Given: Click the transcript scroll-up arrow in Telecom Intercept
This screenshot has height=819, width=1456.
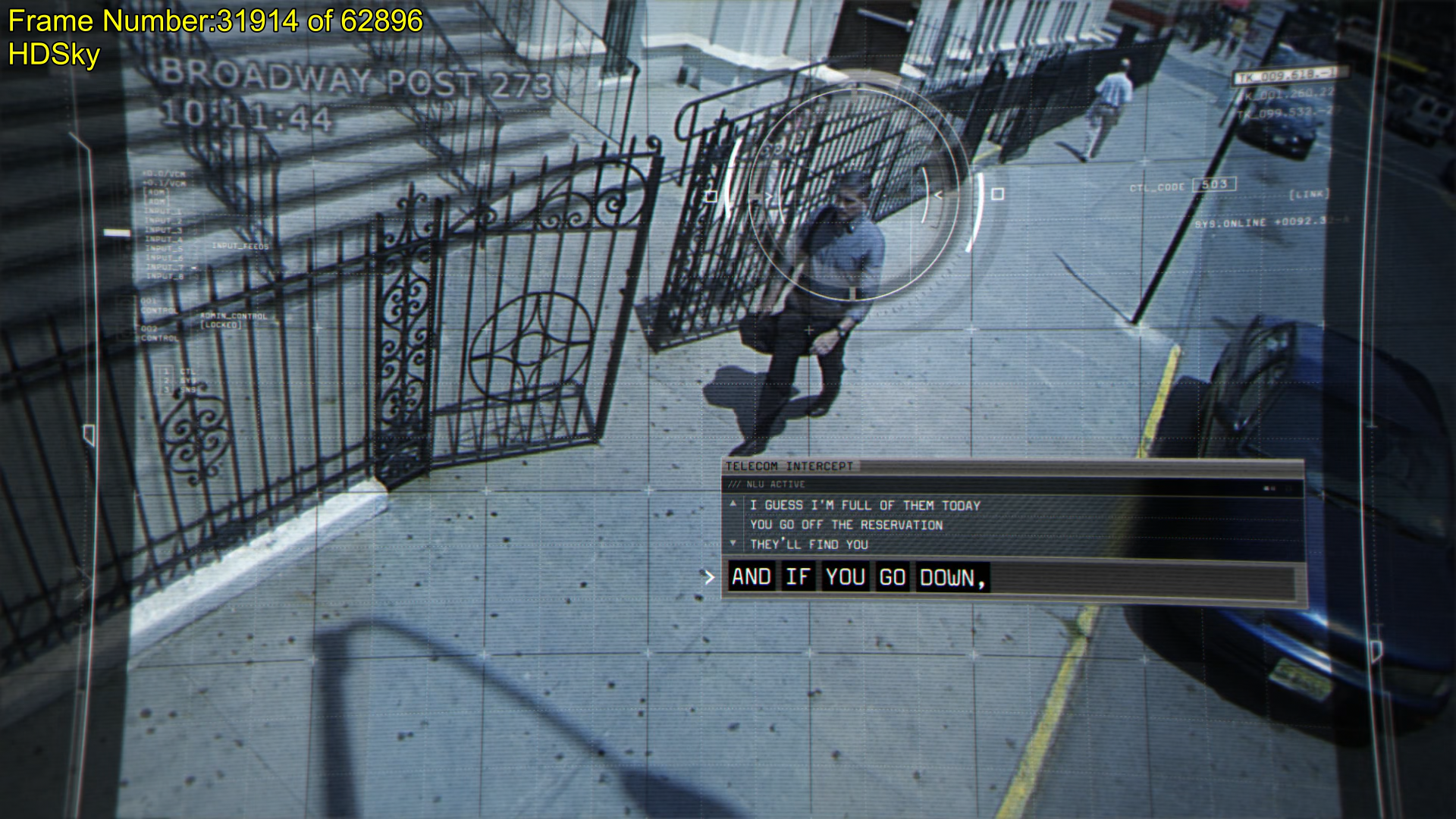Looking at the screenshot, I should (x=733, y=504).
